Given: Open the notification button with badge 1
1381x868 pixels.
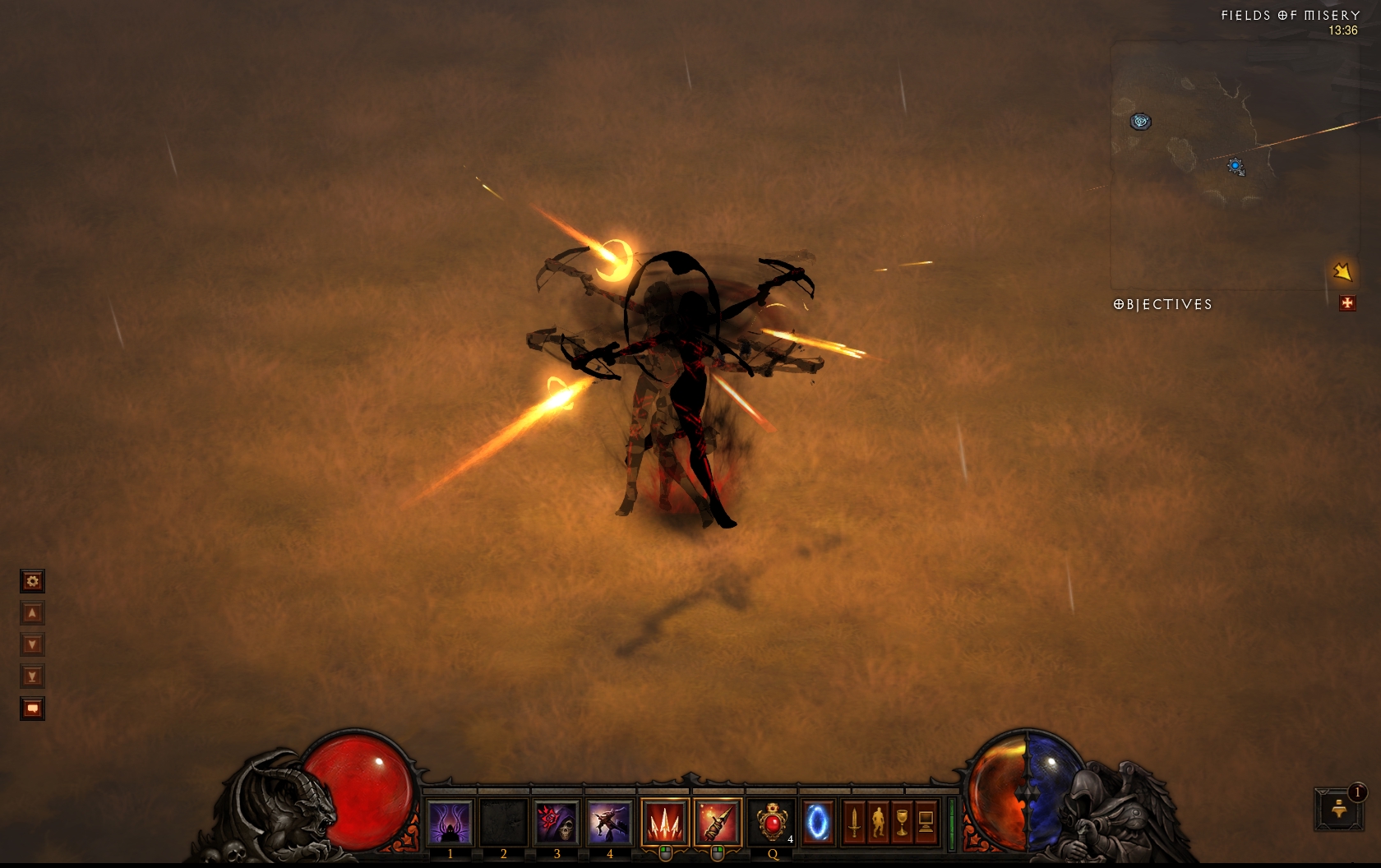Looking at the screenshot, I should (x=1339, y=809).
